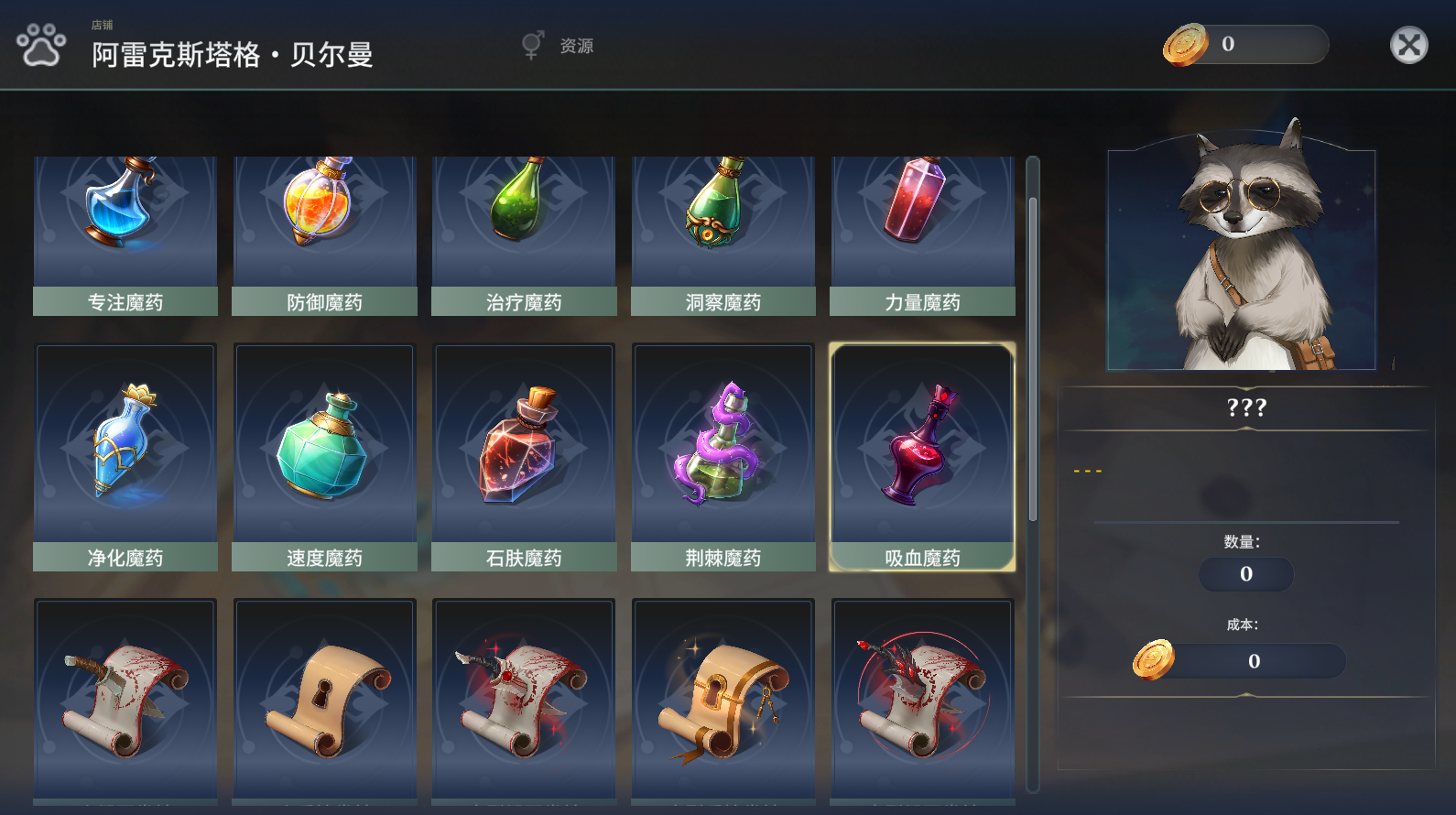
Task: Click the raccoon shopkeeper portrait
Action: (1242, 256)
